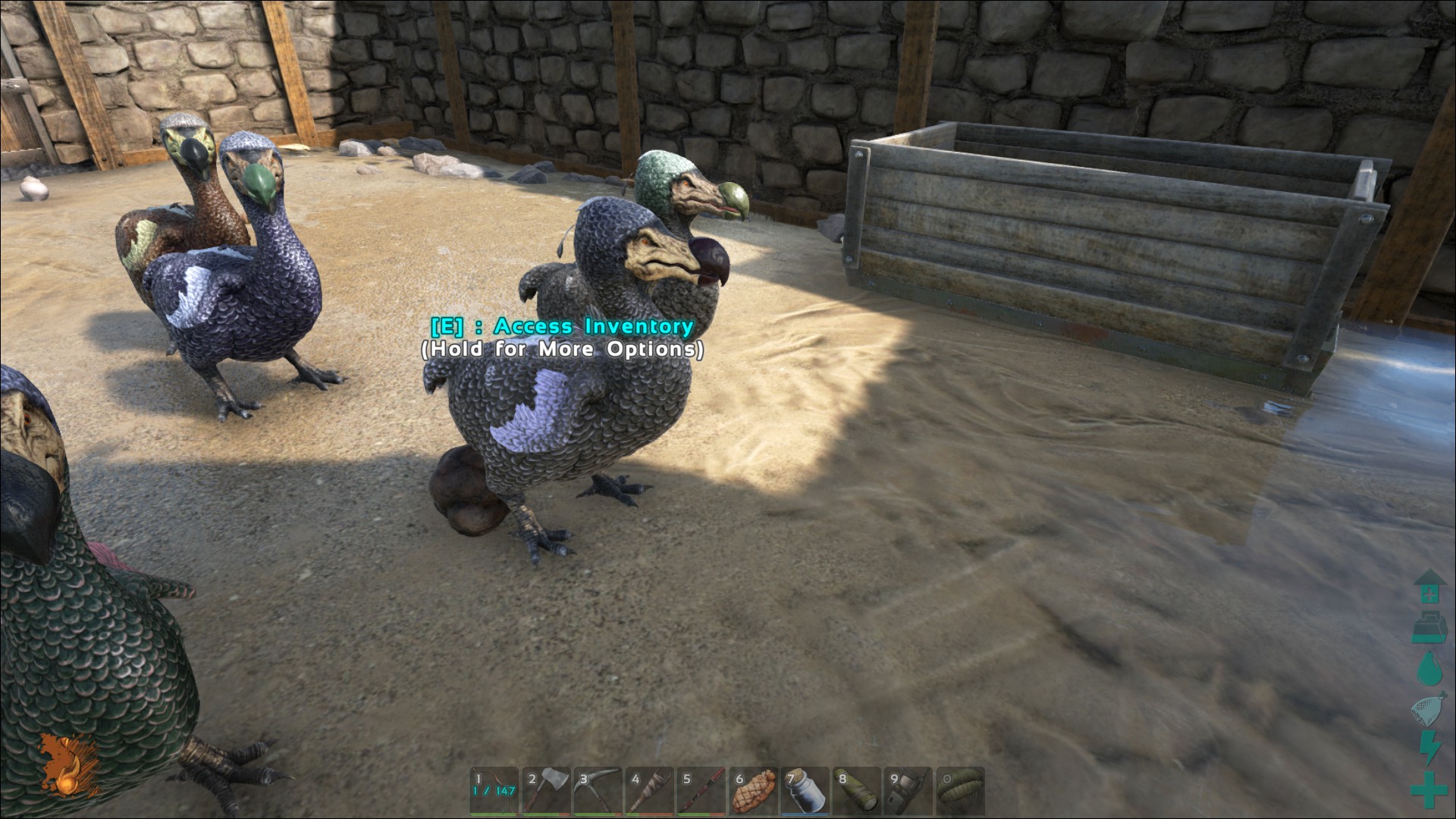1456x819 pixels.
Task: Equip the bandaged wooden club
Action: (649, 791)
